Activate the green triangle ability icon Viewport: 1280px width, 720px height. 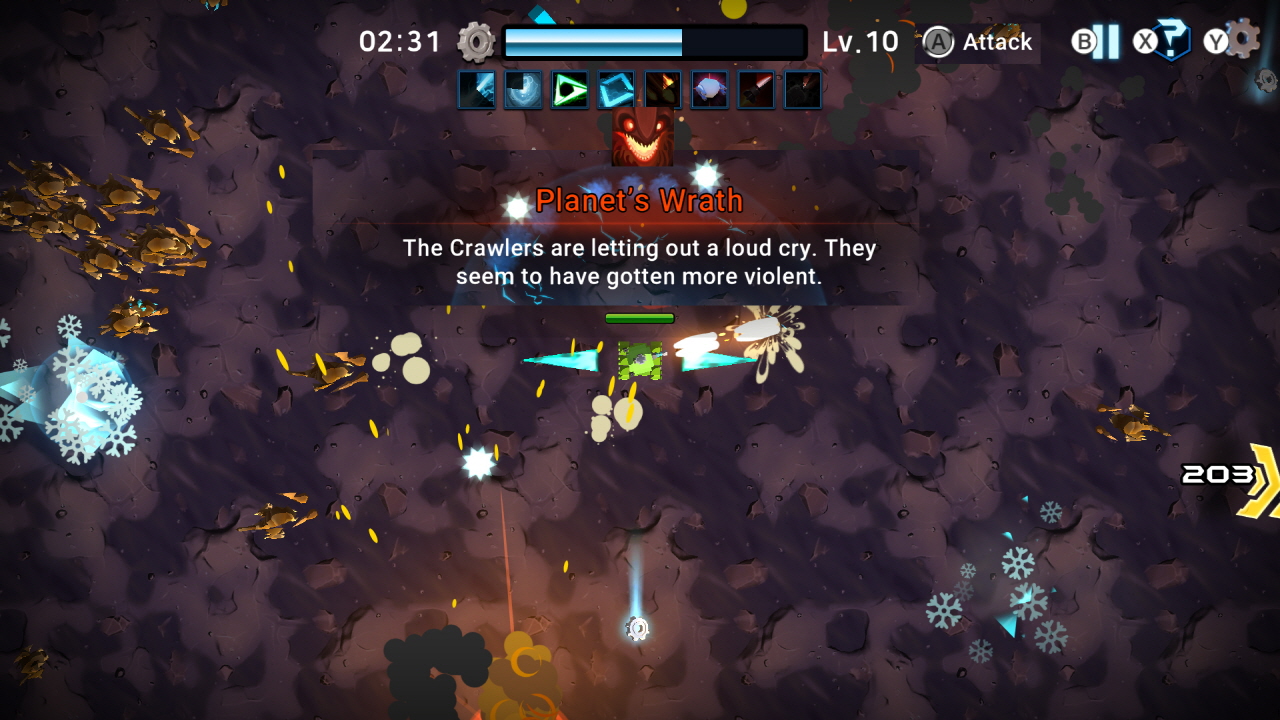pyautogui.click(x=570, y=89)
